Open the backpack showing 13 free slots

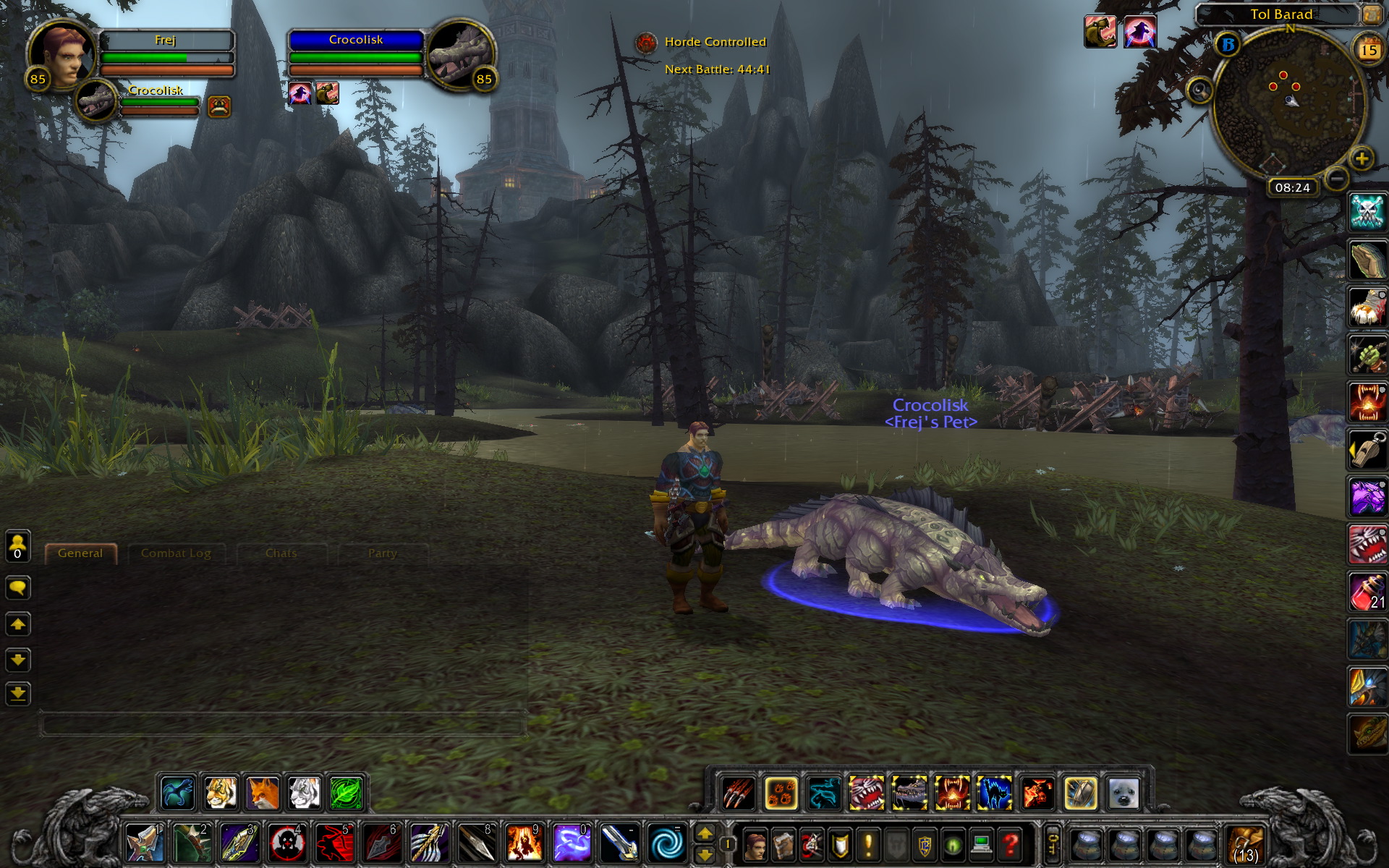[1246, 844]
